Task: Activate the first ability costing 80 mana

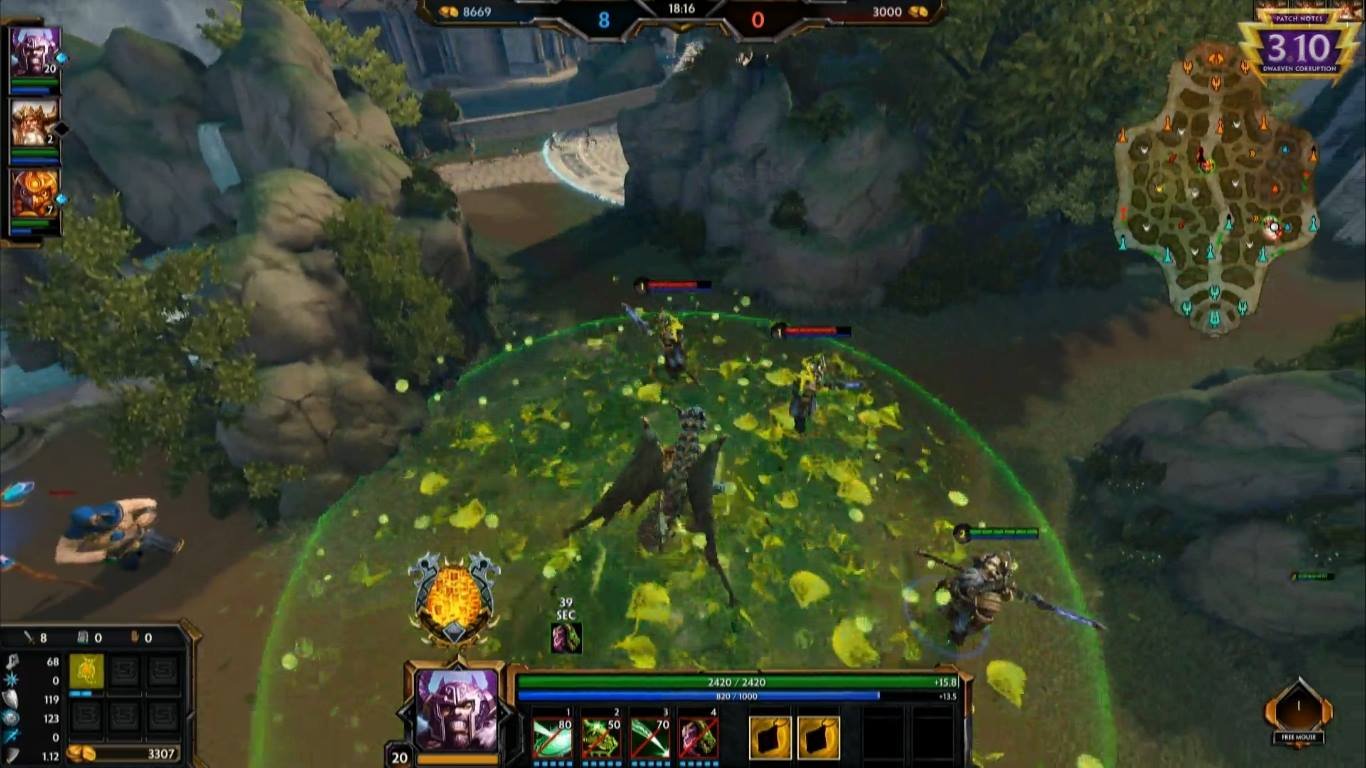Action: click(551, 738)
